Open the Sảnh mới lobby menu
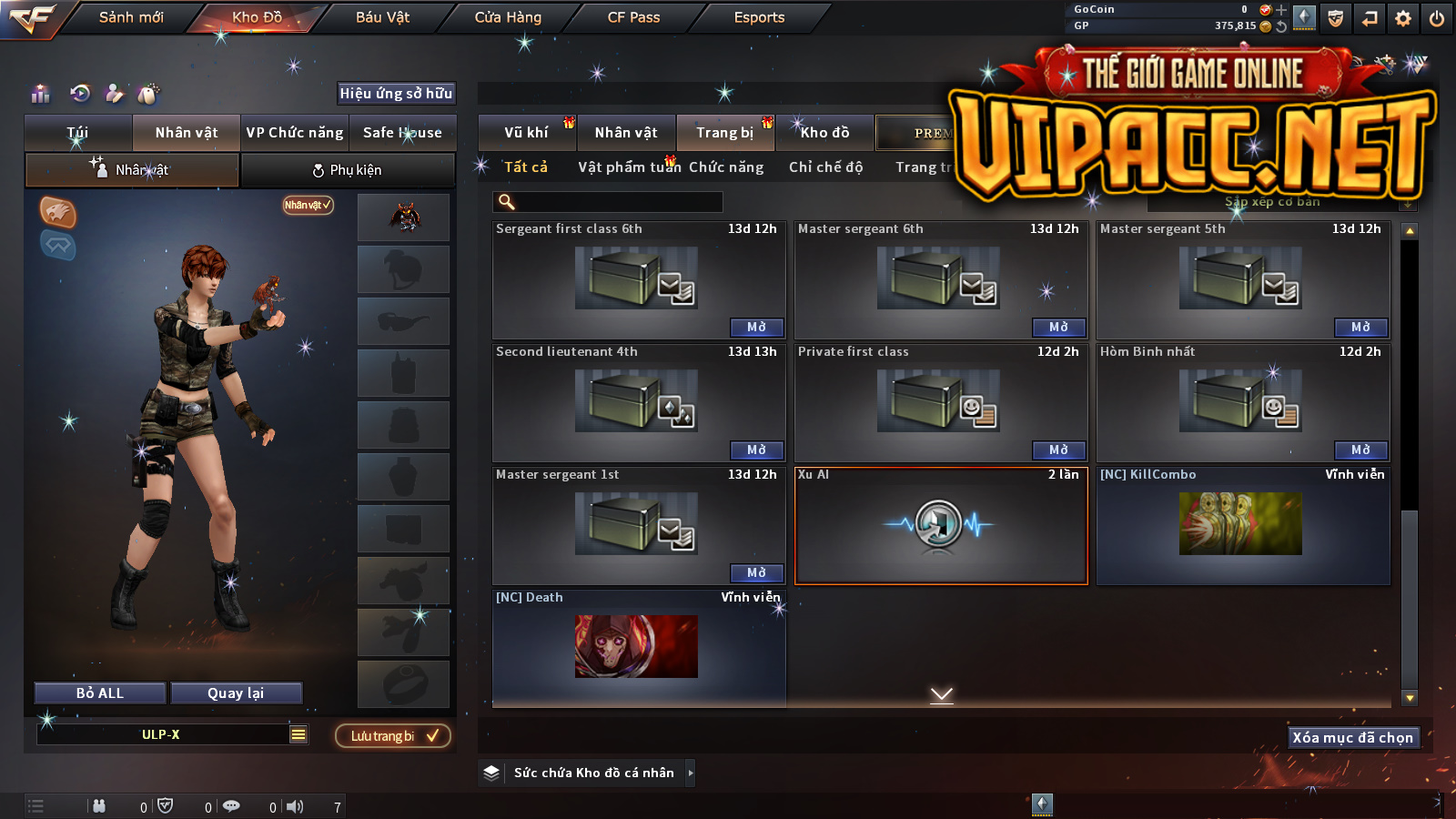The height and width of the screenshot is (819, 1456). (131, 17)
